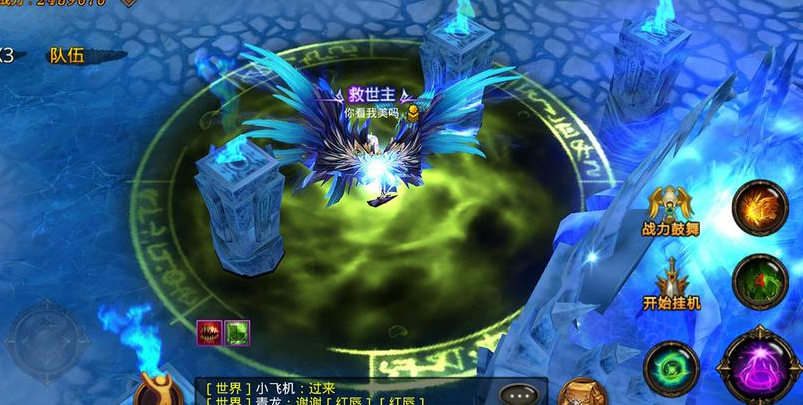The image size is (803, 405).
Task: Select the green leaf item icon
Action: click(236, 332)
